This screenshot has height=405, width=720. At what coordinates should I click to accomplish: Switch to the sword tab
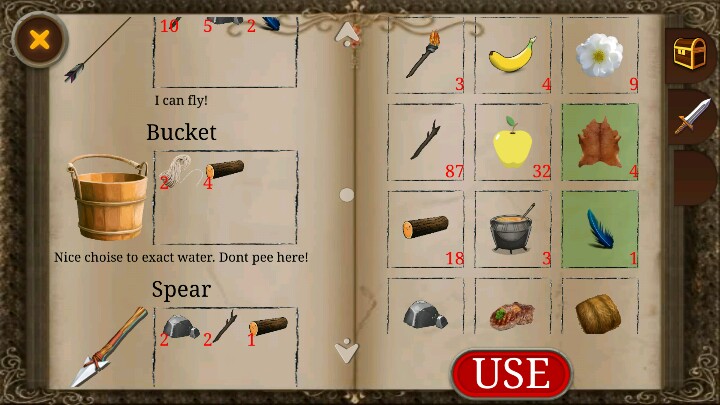pos(690,117)
